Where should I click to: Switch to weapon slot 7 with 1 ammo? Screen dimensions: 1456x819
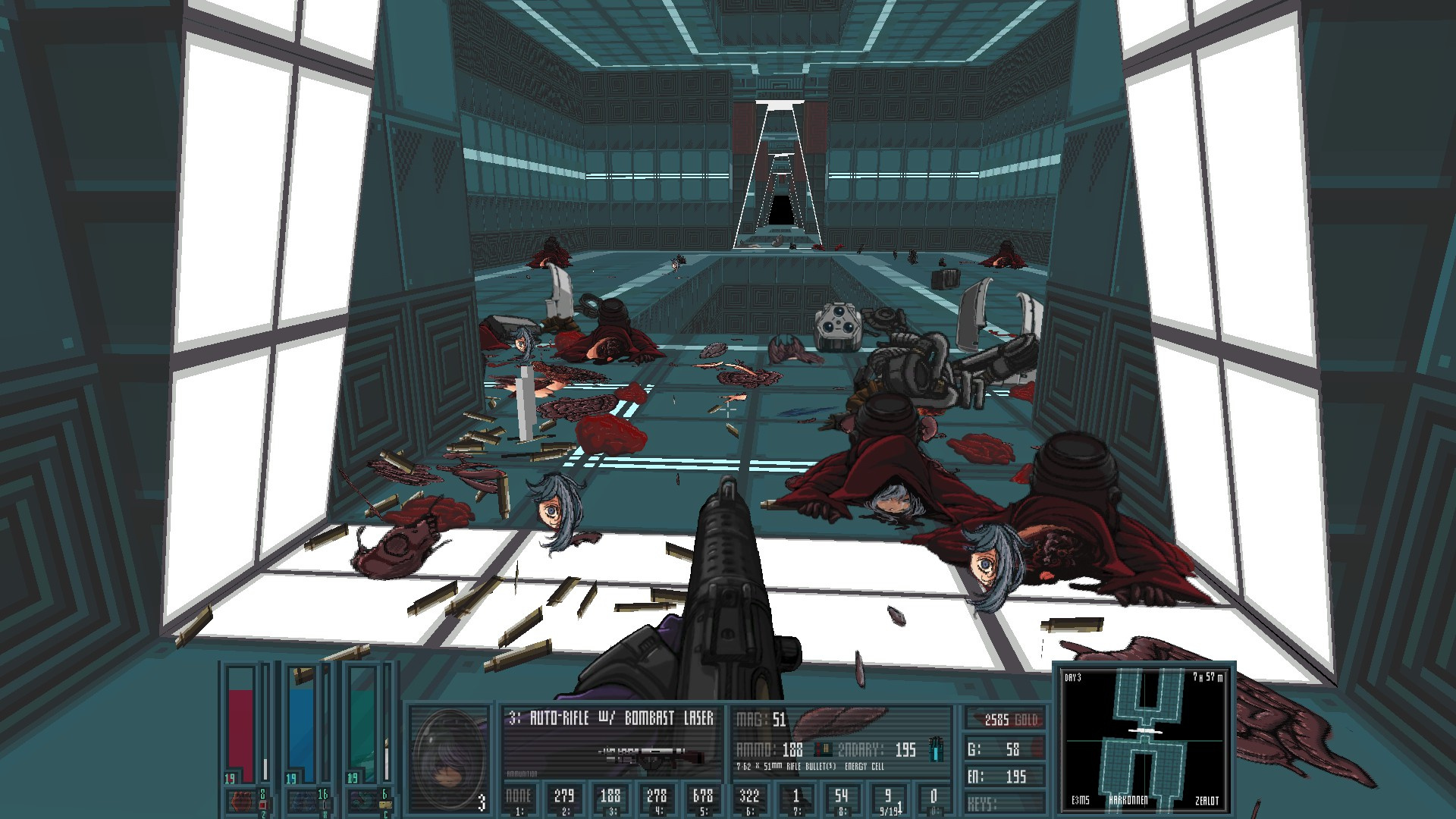[795, 799]
